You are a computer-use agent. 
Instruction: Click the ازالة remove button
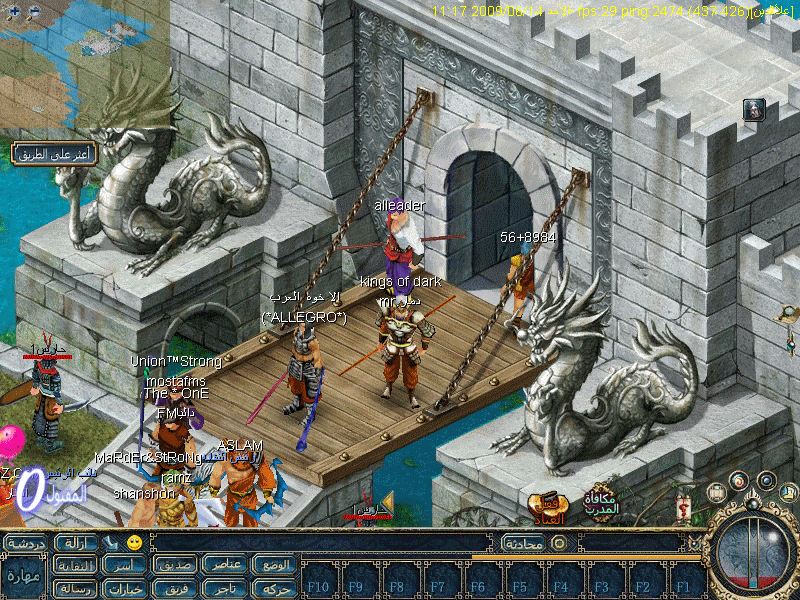pyautogui.click(x=77, y=543)
